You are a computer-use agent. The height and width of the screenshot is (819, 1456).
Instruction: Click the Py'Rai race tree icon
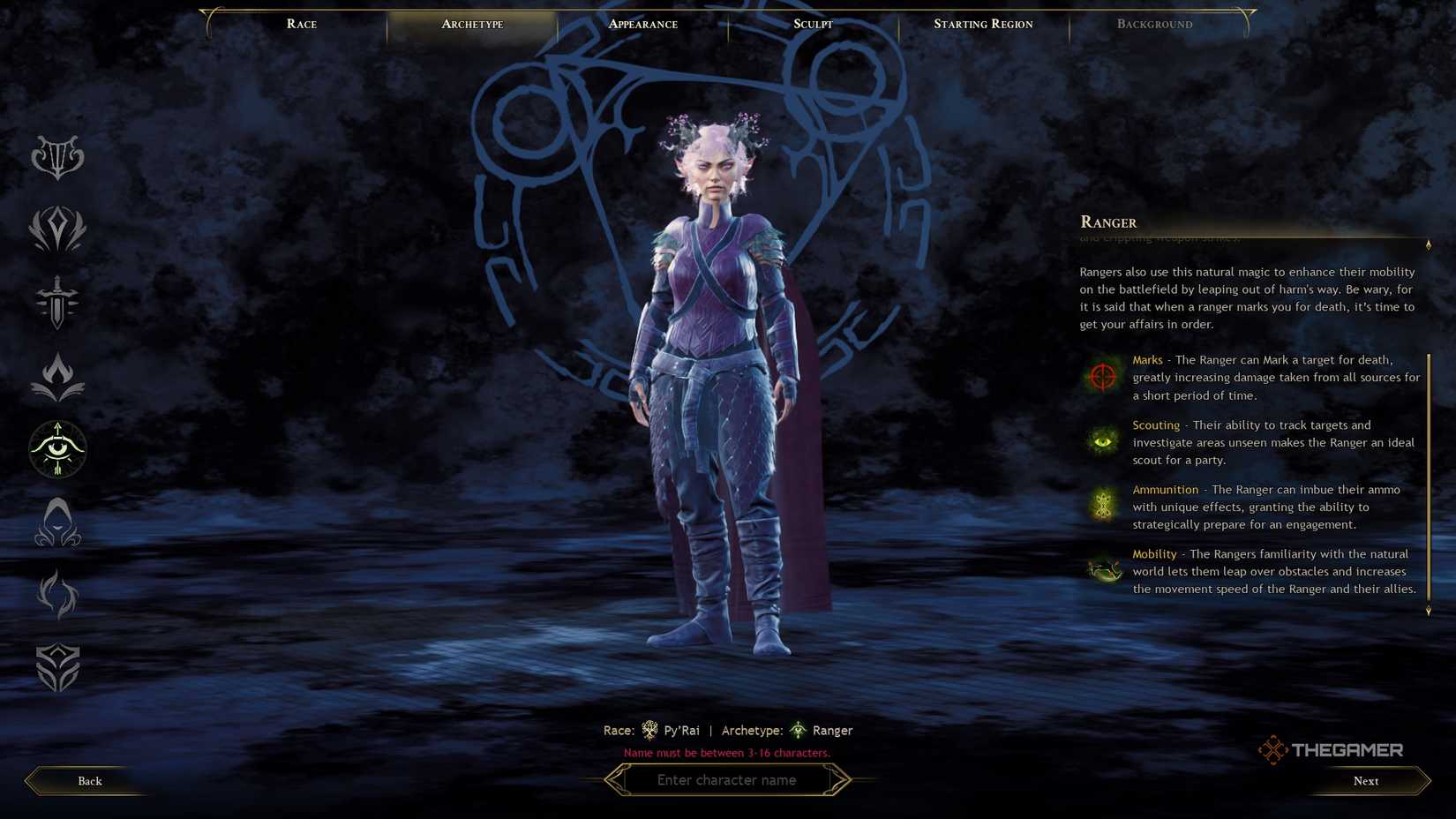649,730
